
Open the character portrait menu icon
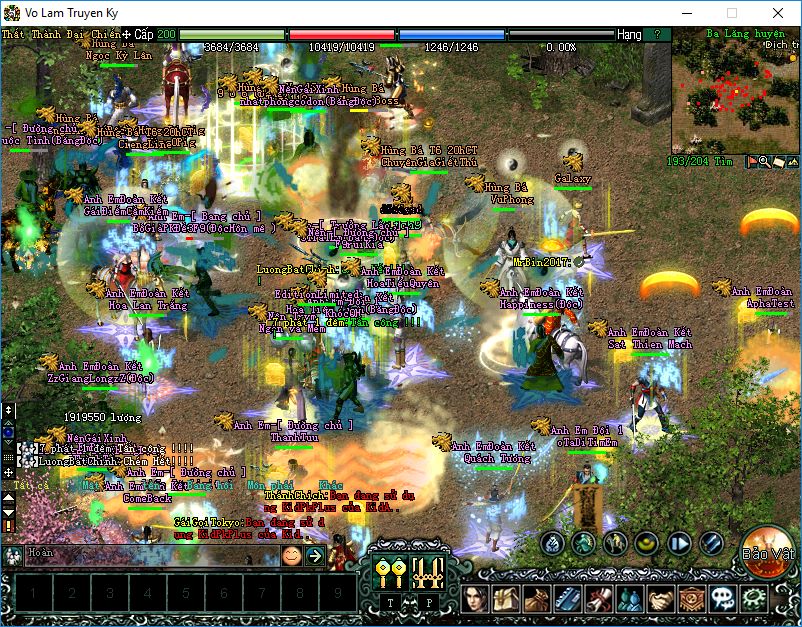pos(477,599)
